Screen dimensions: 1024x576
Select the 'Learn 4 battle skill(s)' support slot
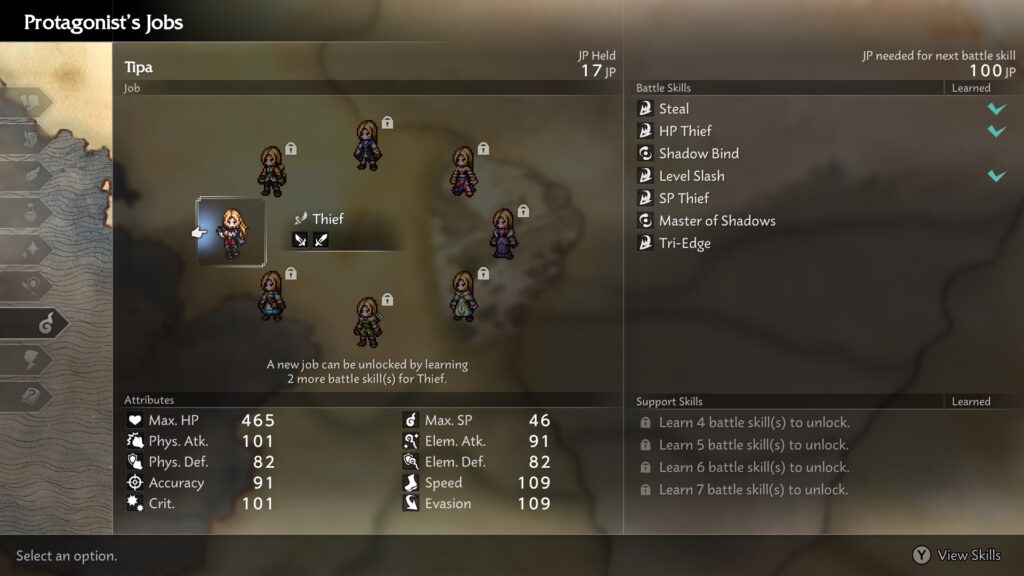point(752,423)
